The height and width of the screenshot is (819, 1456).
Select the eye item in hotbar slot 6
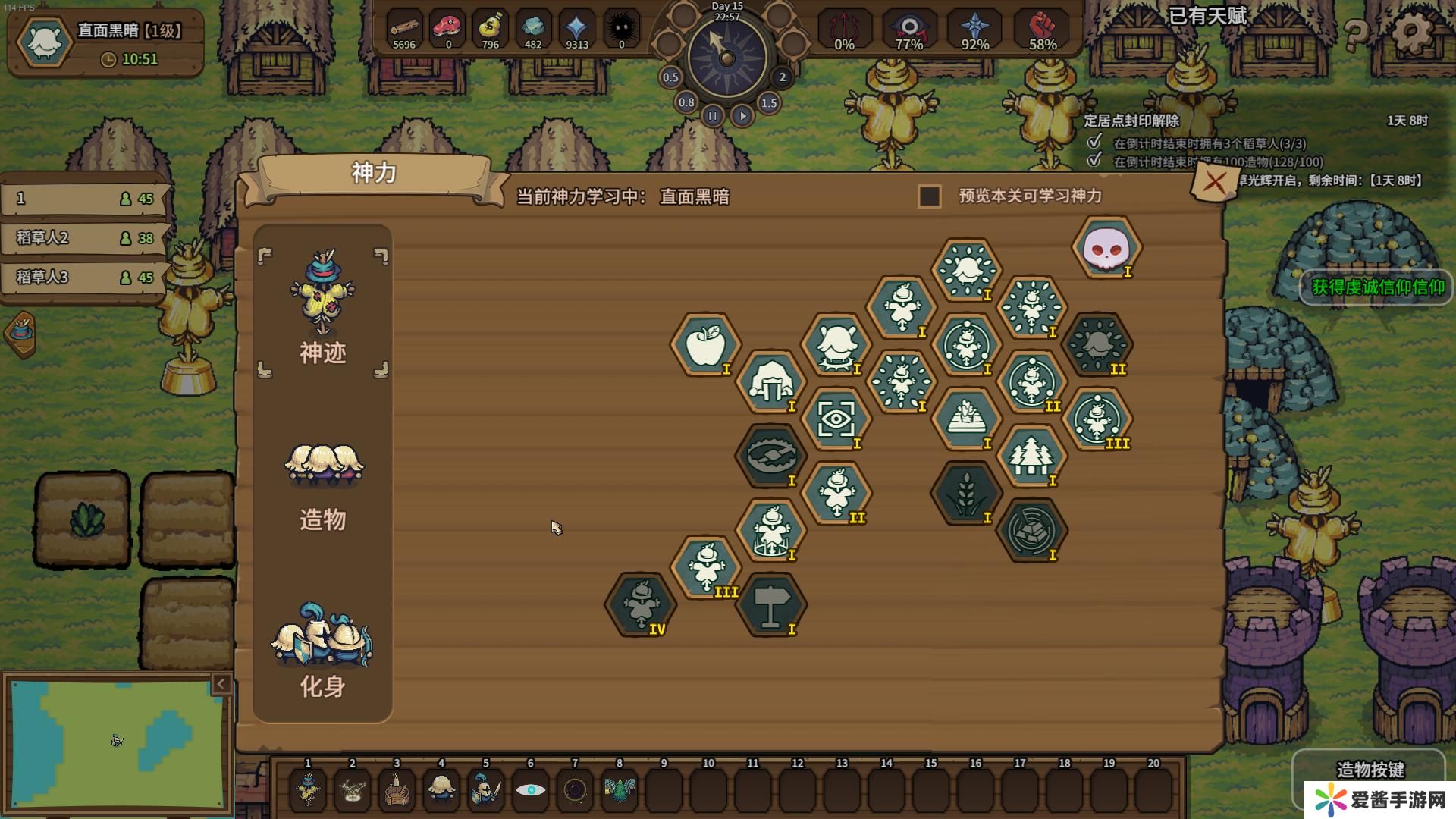click(530, 789)
